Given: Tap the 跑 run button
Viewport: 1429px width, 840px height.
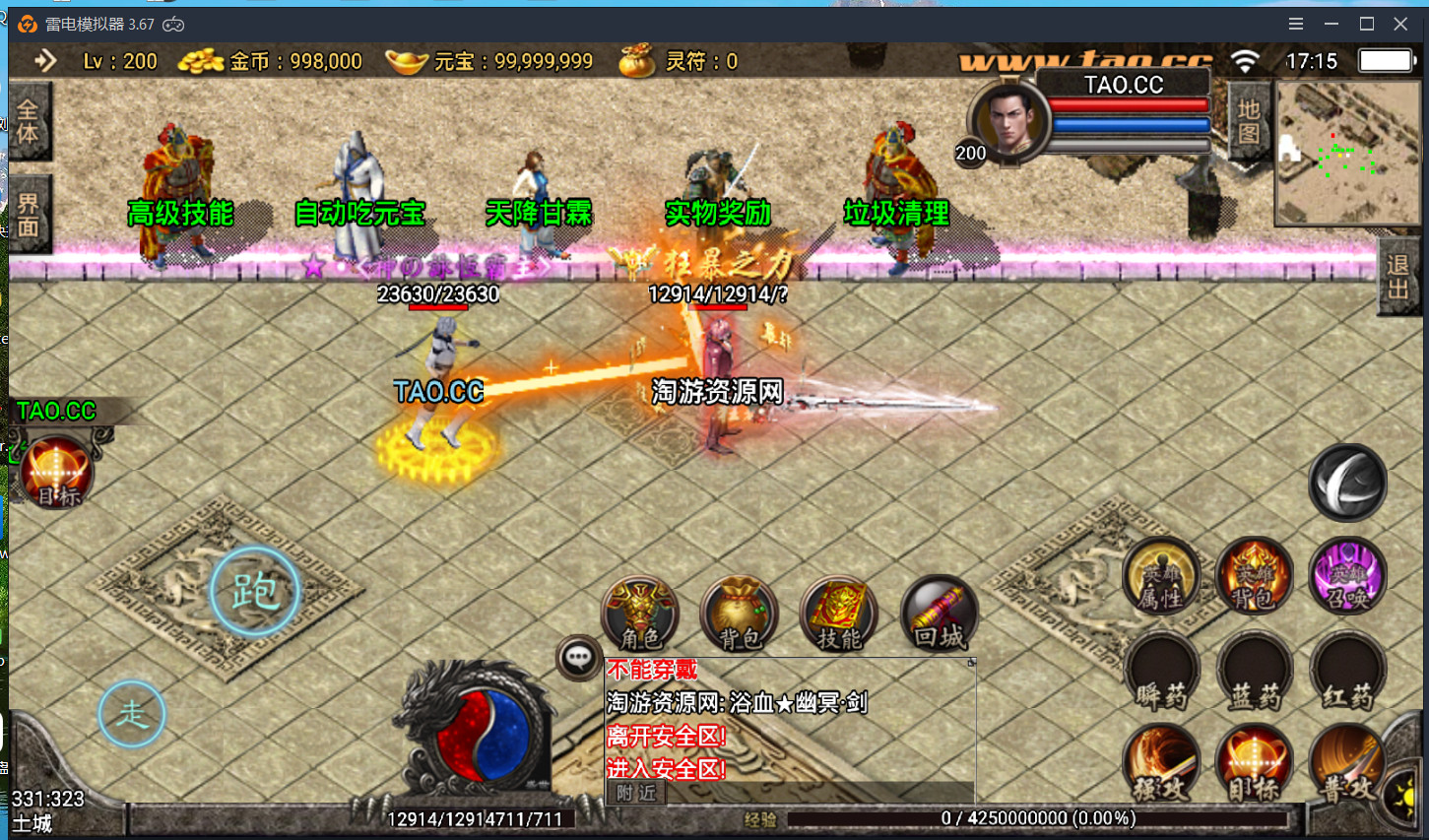Looking at the screenshot, I should pyautogui.click(x=255, y=592).
